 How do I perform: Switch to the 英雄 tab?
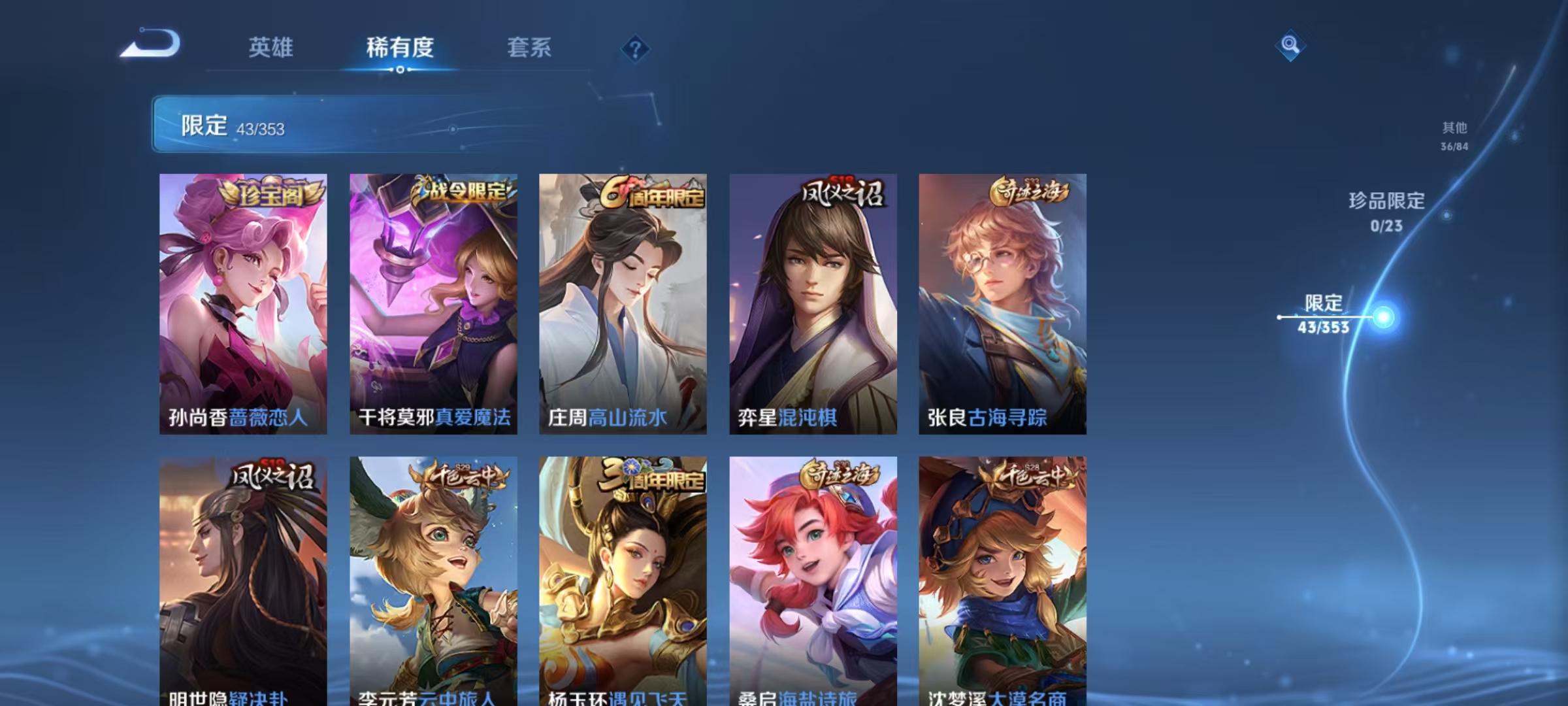tap(272, 47)
